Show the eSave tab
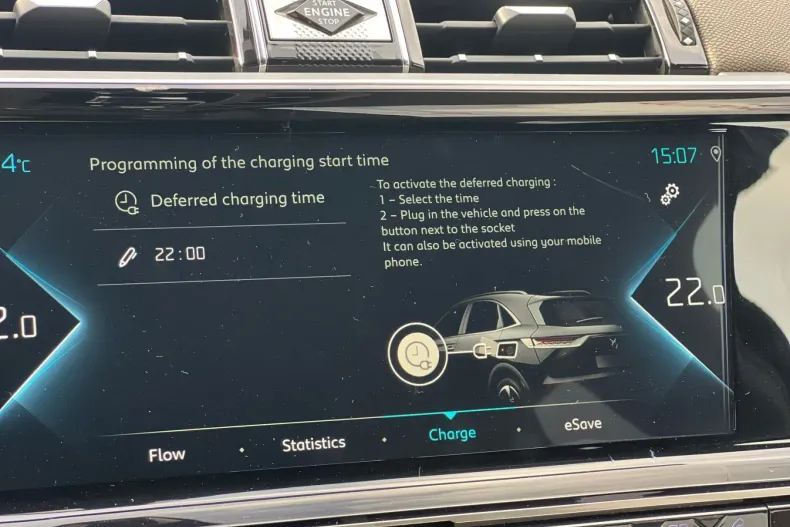 (582, 424)
